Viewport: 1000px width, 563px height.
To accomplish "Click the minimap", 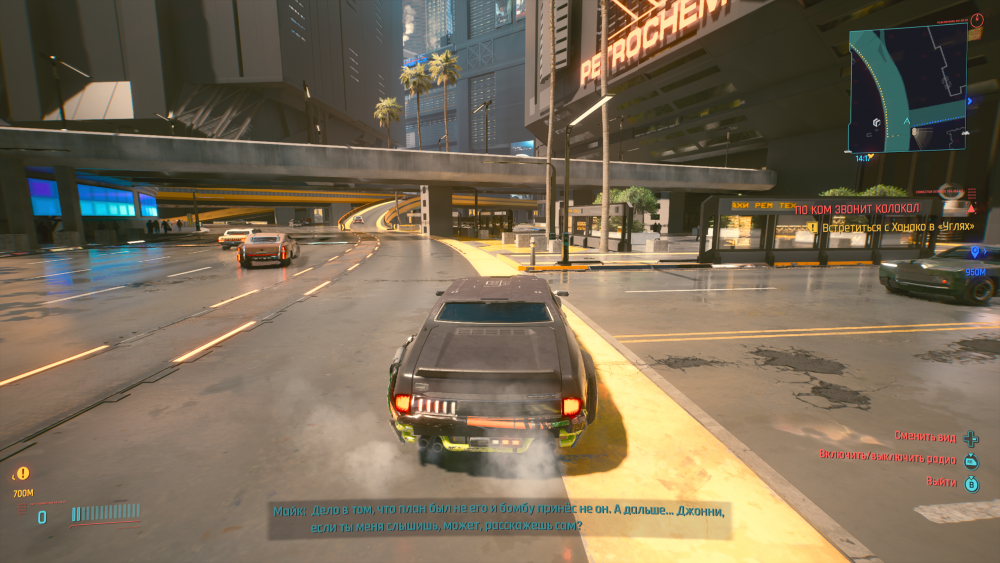I will tap(908, 88).
